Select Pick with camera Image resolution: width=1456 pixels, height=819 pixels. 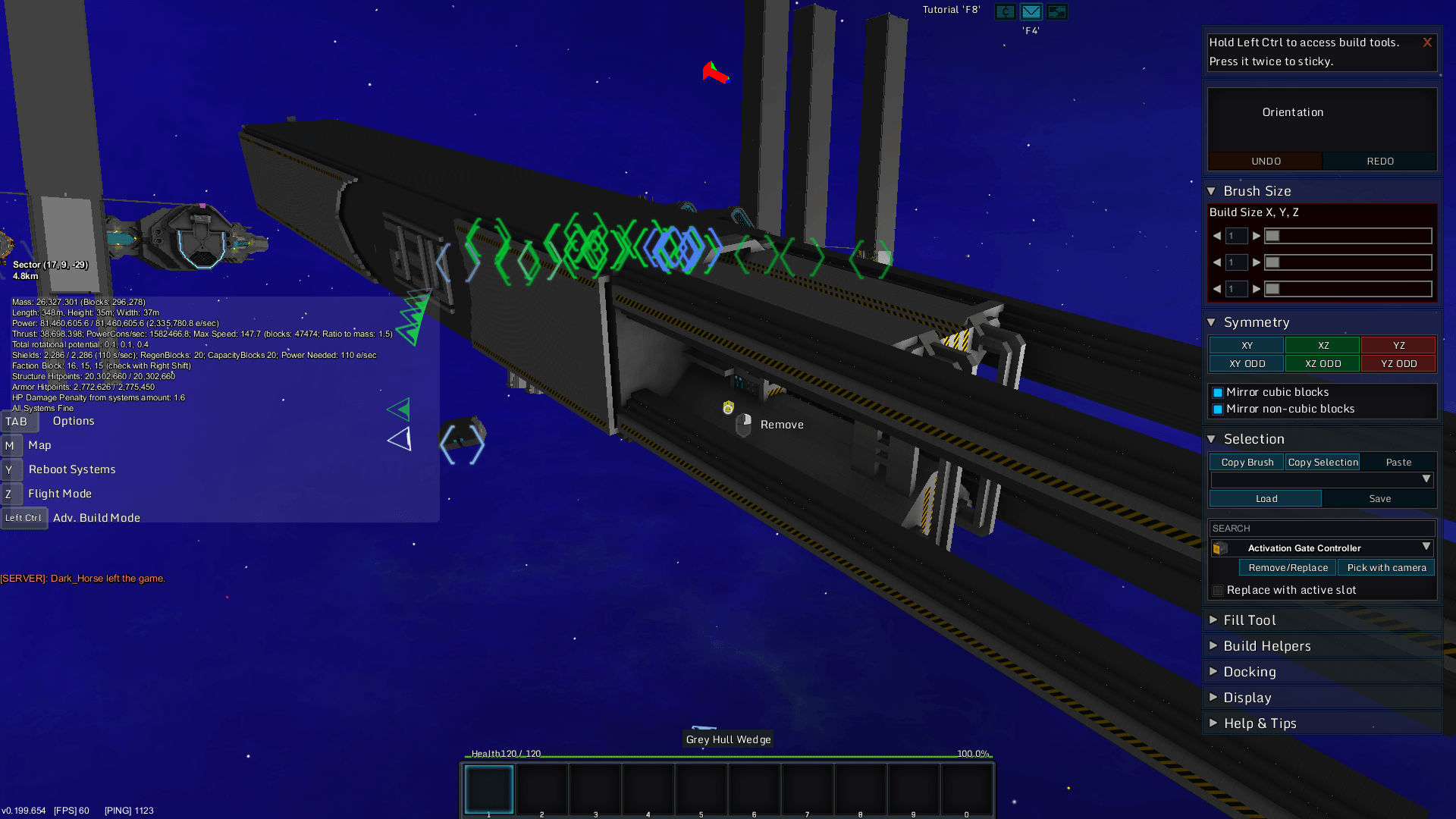(x=1386, y=568)
